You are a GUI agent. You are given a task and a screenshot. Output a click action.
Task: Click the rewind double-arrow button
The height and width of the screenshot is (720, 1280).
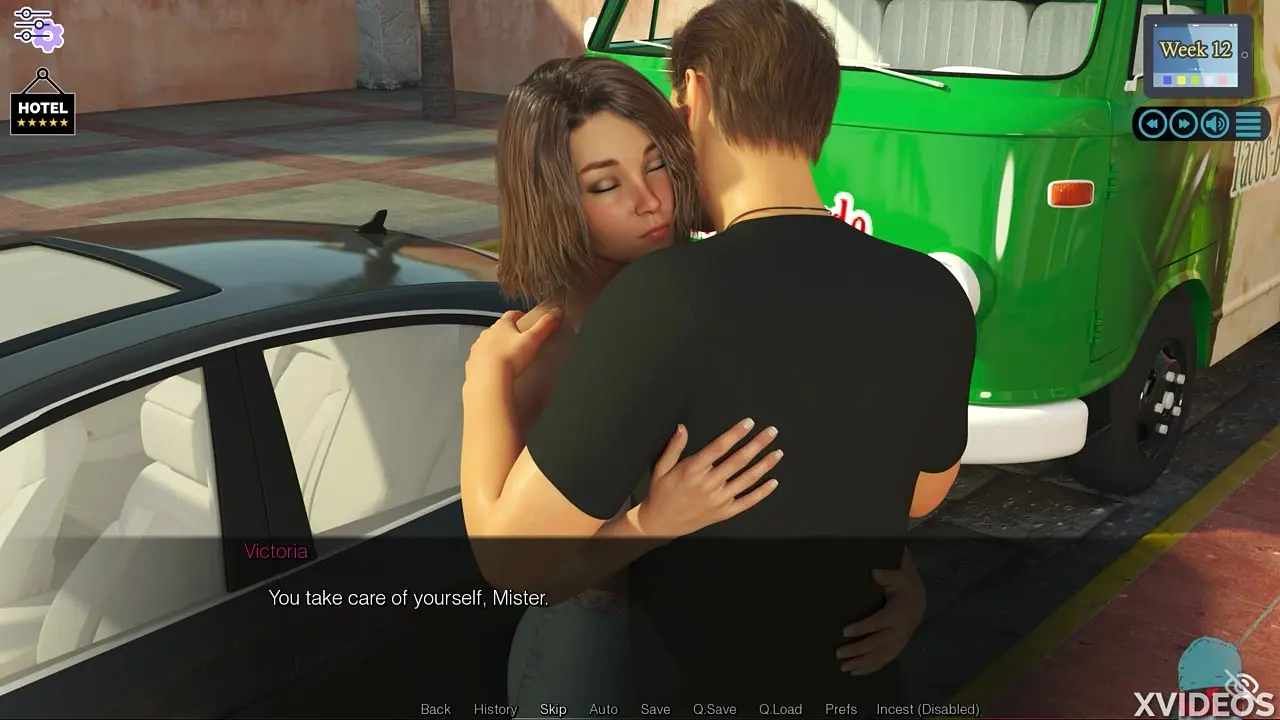[1153, 123]
